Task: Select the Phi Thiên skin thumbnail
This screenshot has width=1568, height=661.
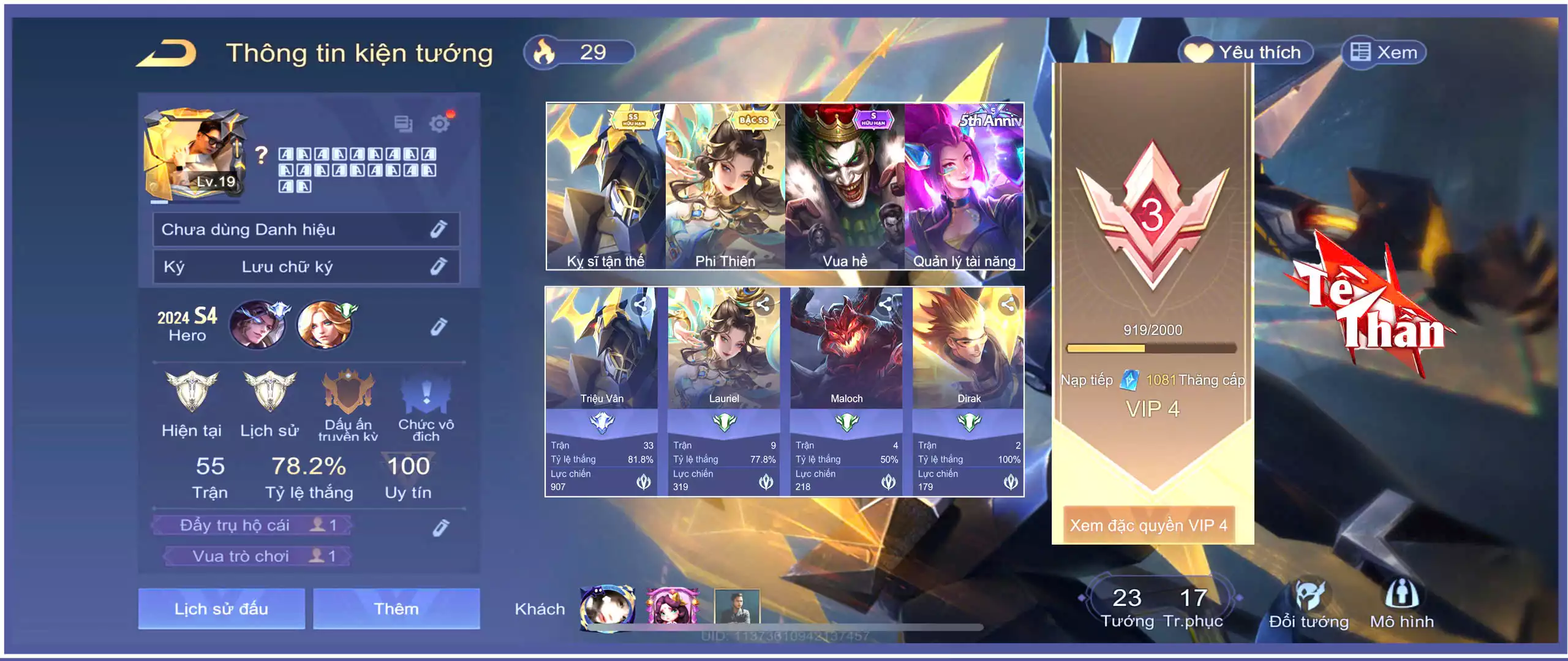Action: (725, 186)
